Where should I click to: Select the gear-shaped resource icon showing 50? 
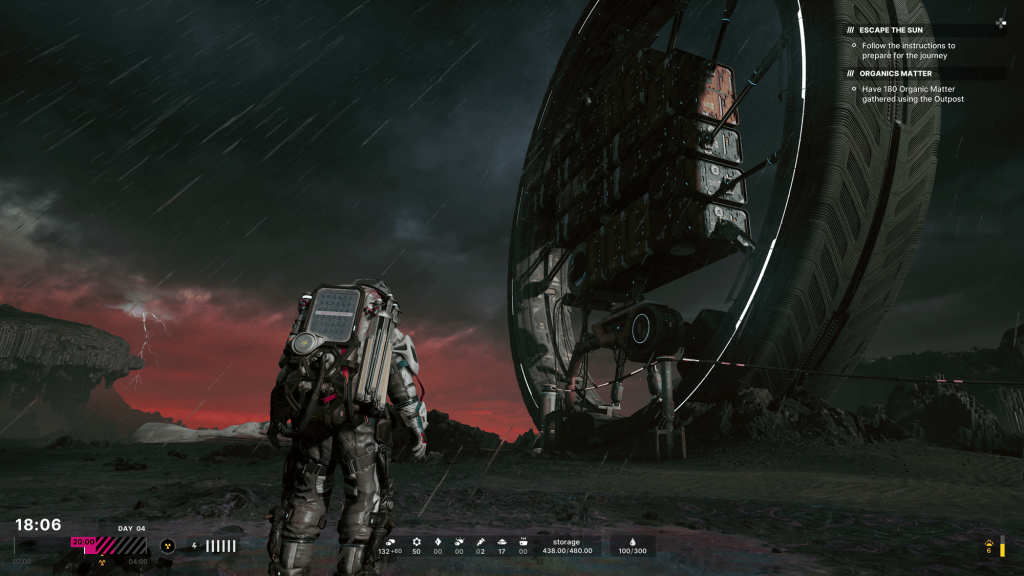[417, 541]
